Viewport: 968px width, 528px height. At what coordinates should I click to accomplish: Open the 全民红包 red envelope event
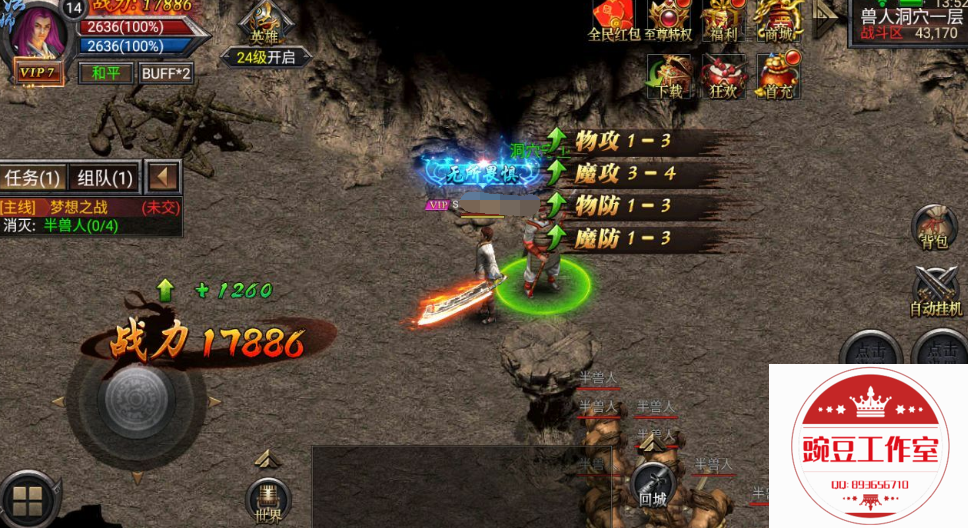tap(612, 19)
